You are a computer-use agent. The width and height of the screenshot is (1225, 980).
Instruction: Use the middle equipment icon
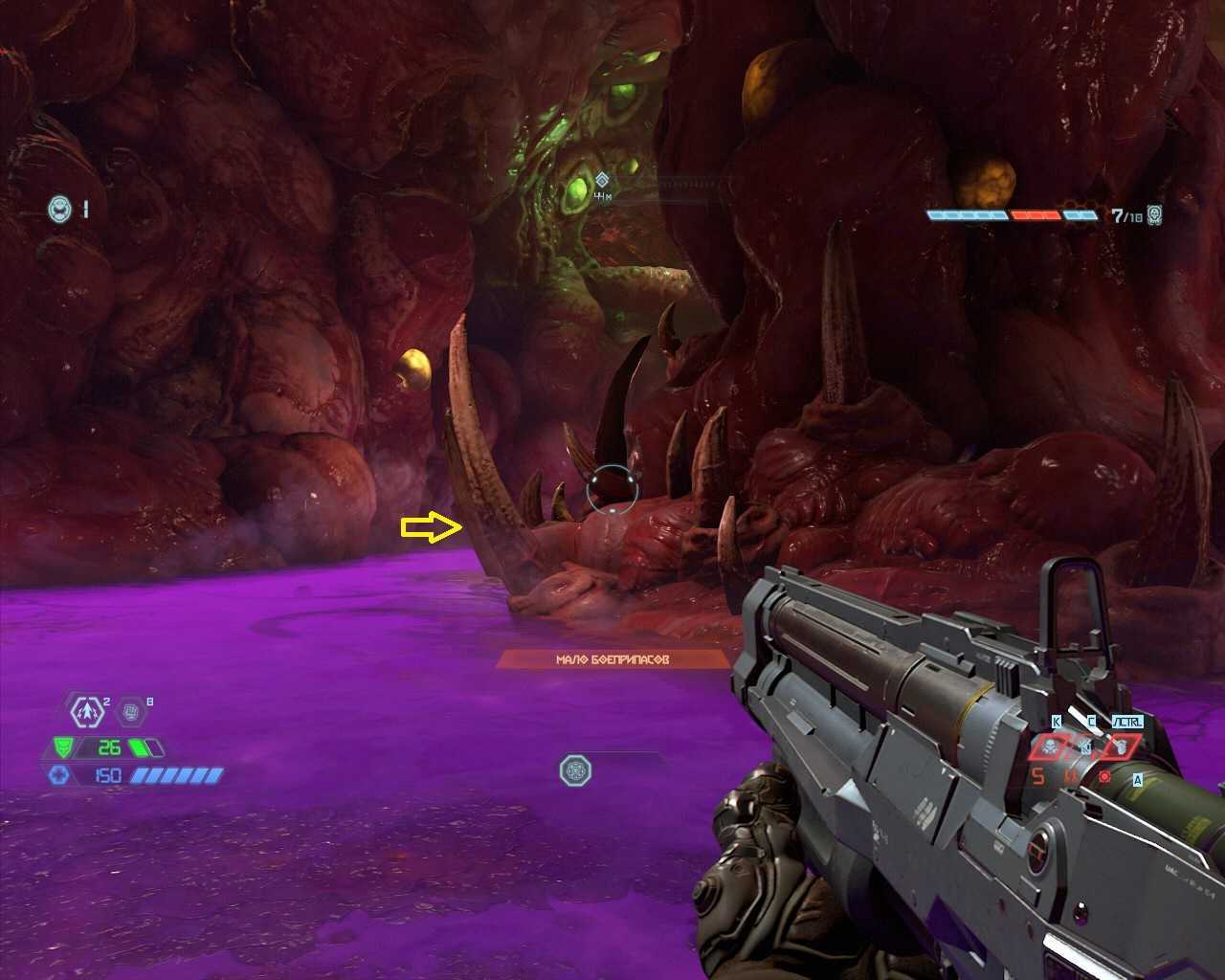[x=1085, y=746]
